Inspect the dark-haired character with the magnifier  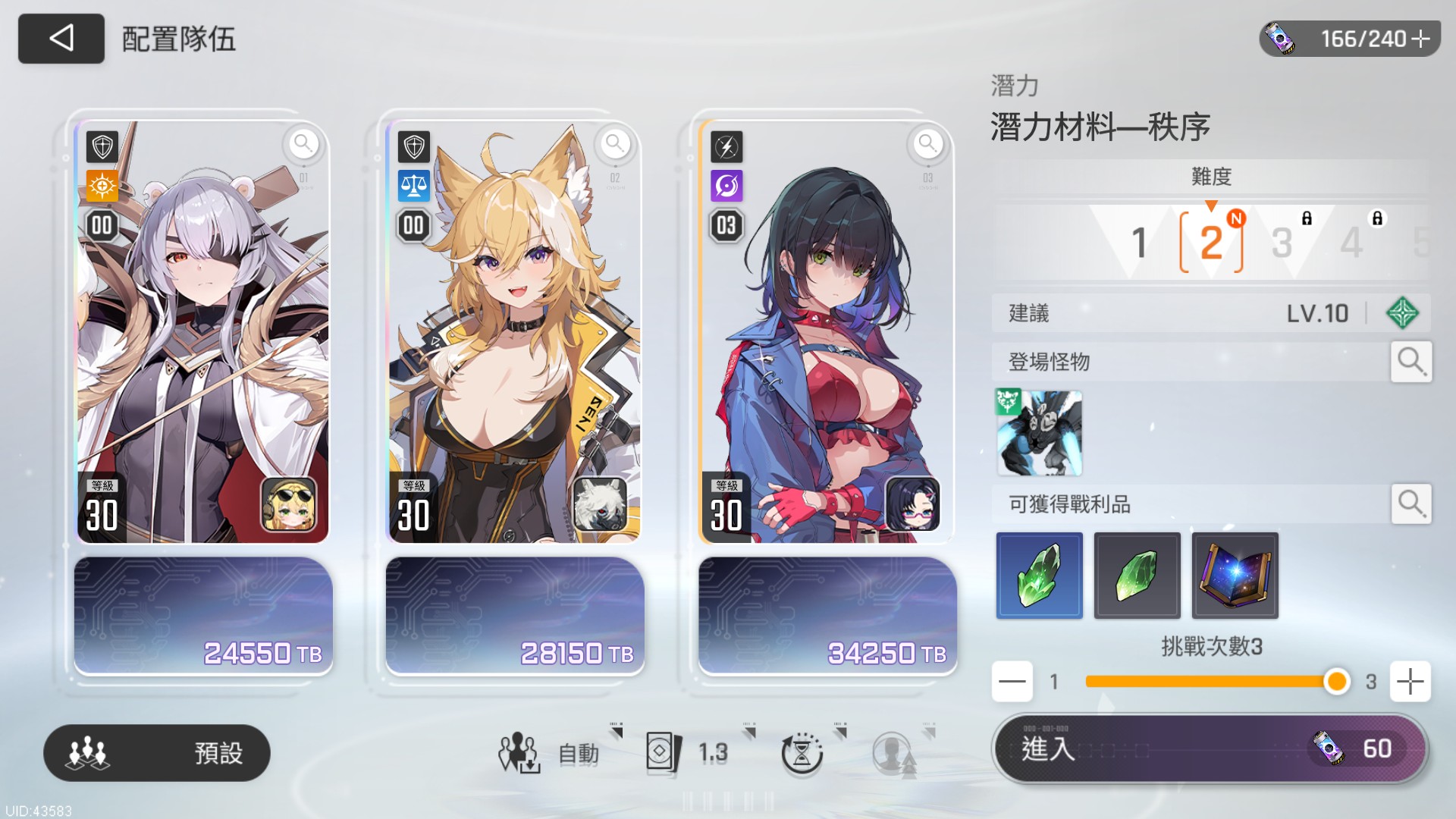927,143
